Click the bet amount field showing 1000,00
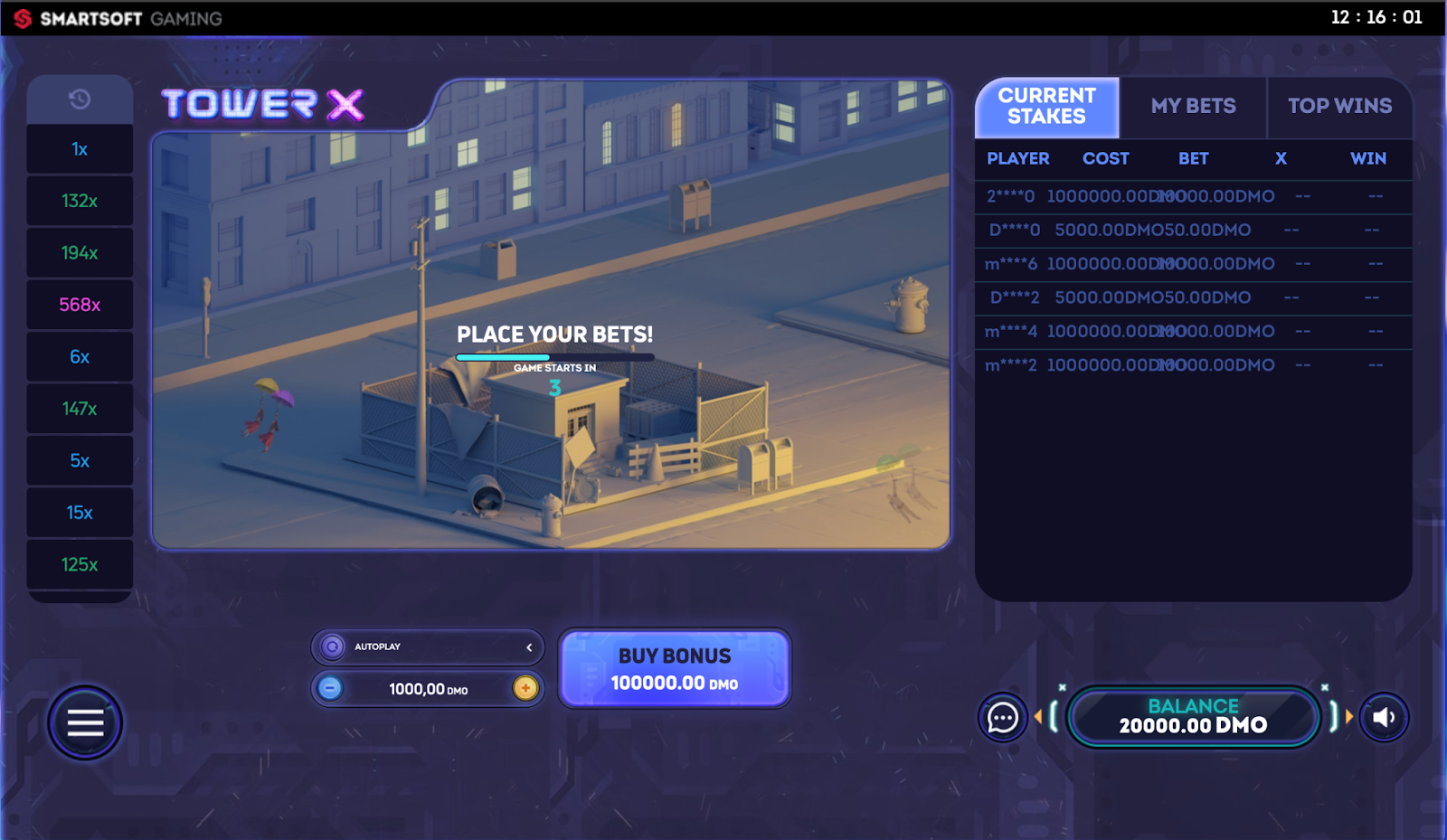The image size is (1447, 840). (428, 689)
